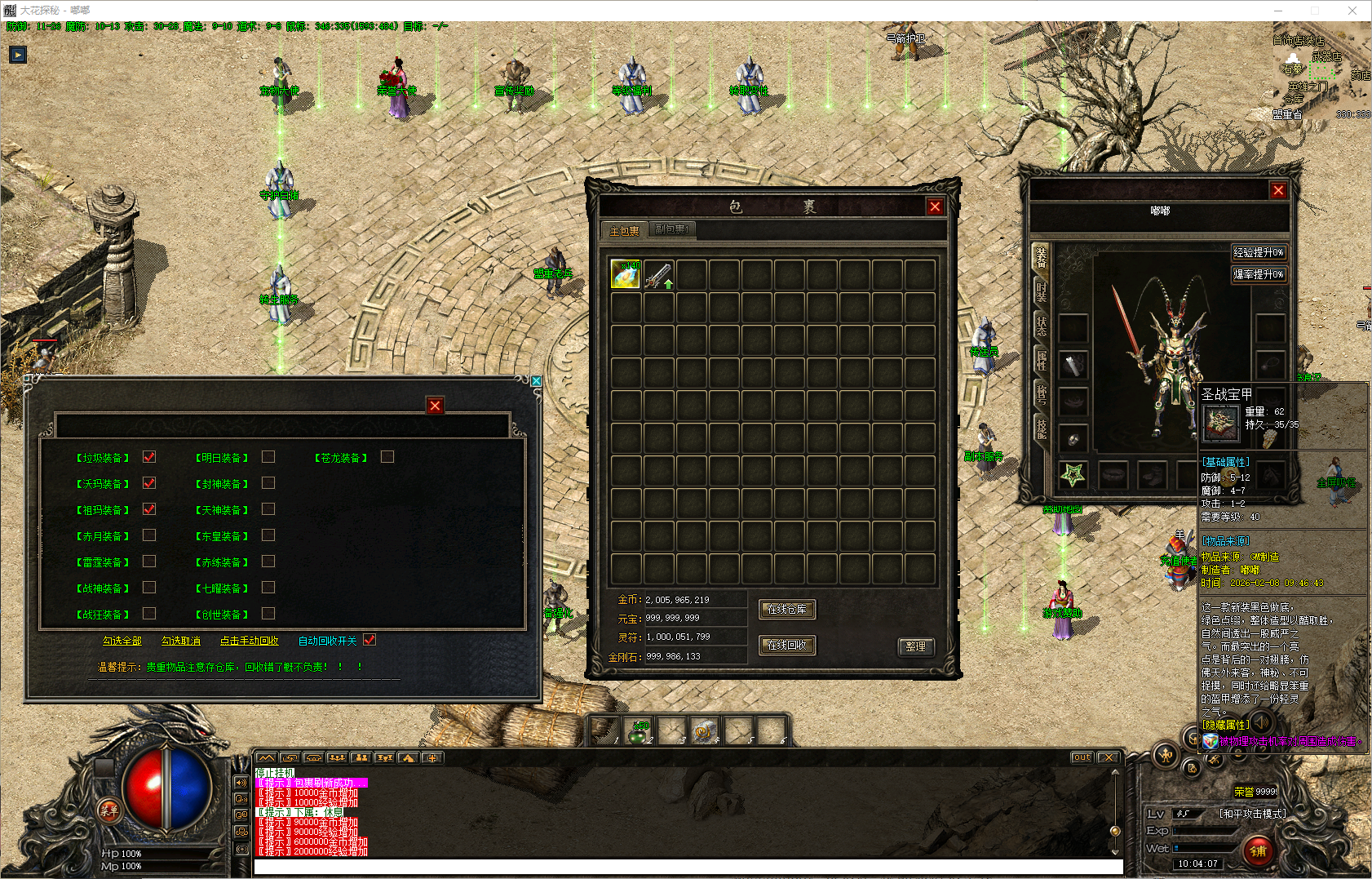
Task: Toggle the auto recycle (自动回收开关) checkbox
Action: coord(370,640)
